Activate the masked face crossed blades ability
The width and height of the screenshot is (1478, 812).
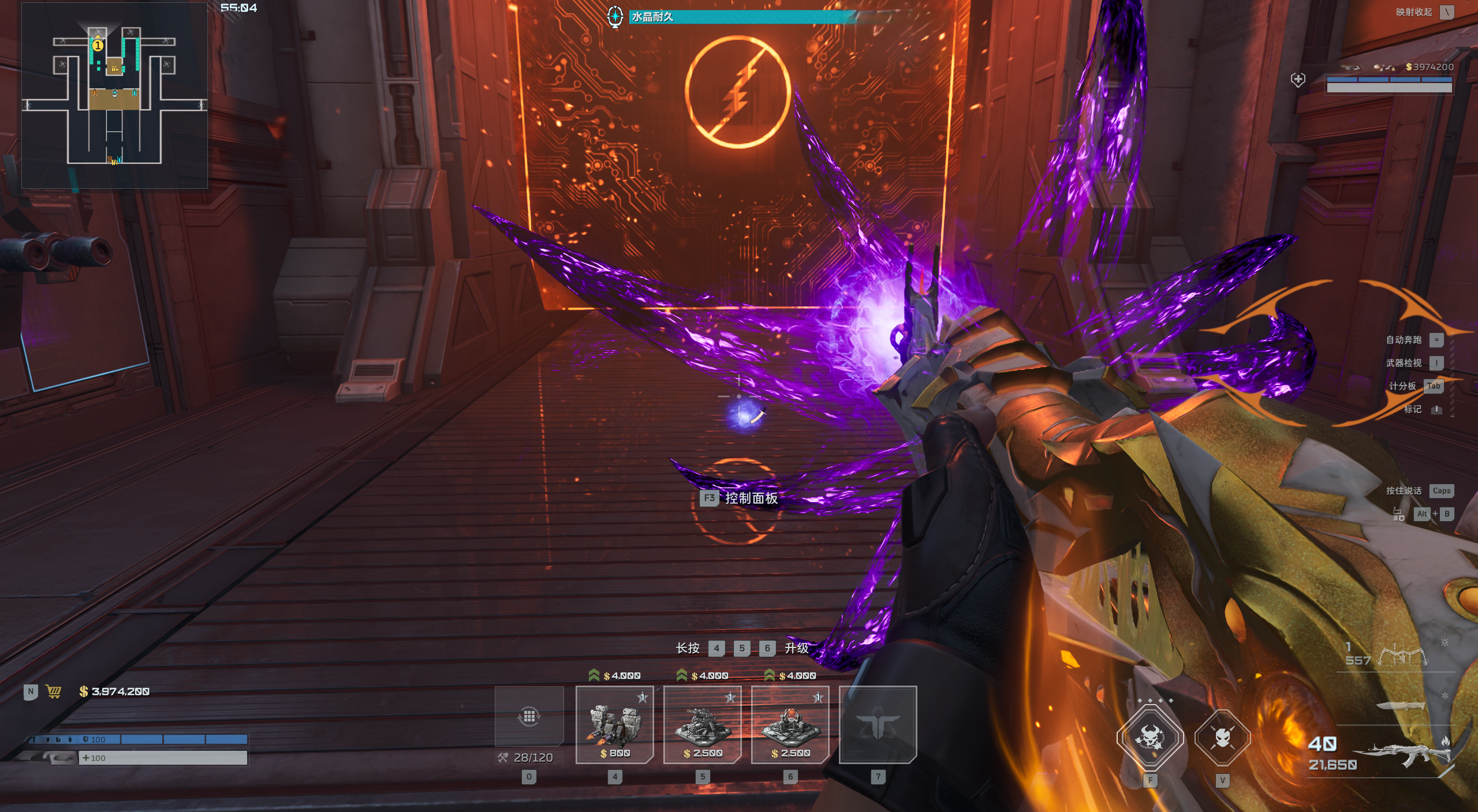point(1222,738)
